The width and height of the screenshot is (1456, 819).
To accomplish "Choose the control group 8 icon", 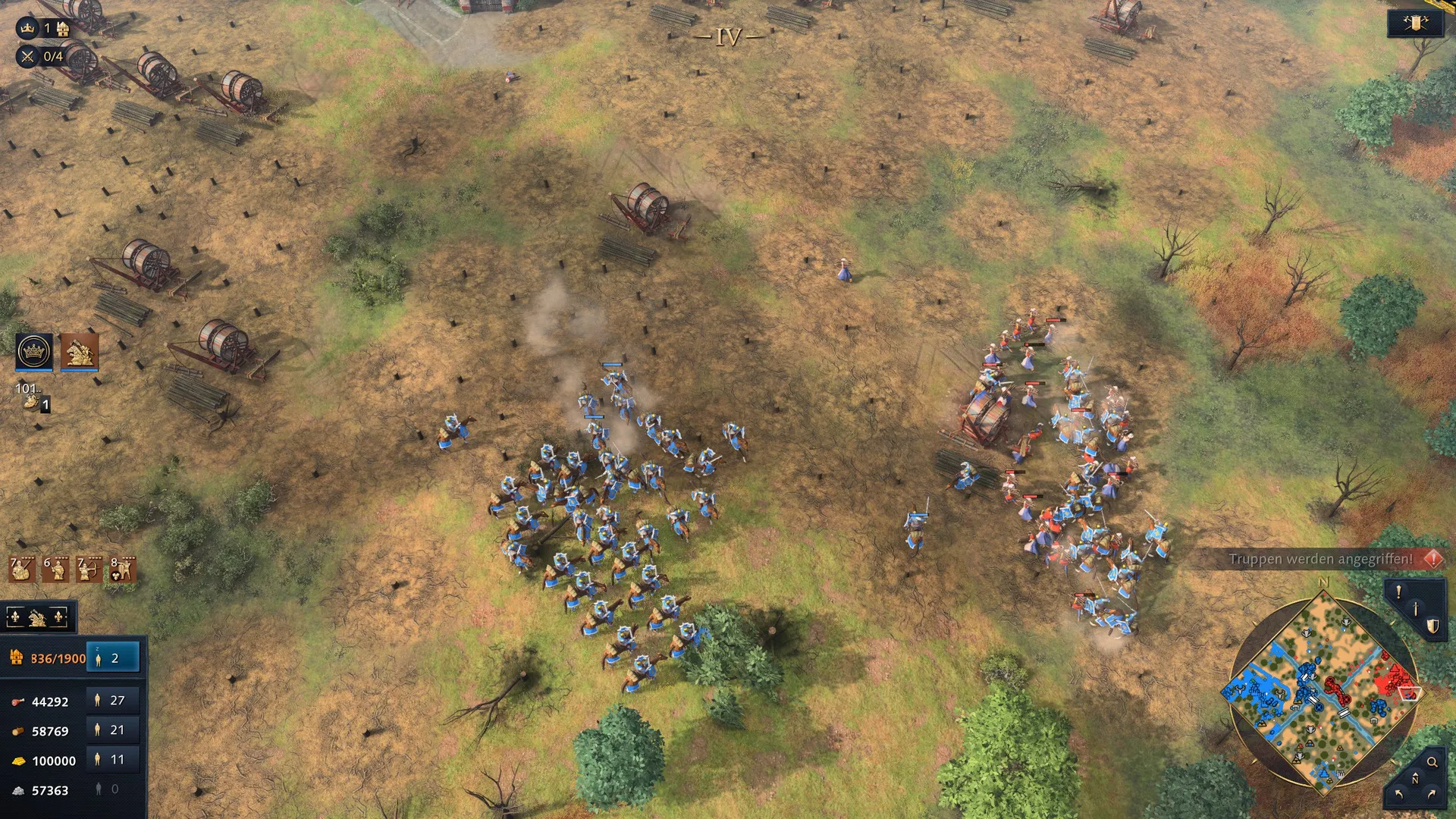I will coord(122,569).
